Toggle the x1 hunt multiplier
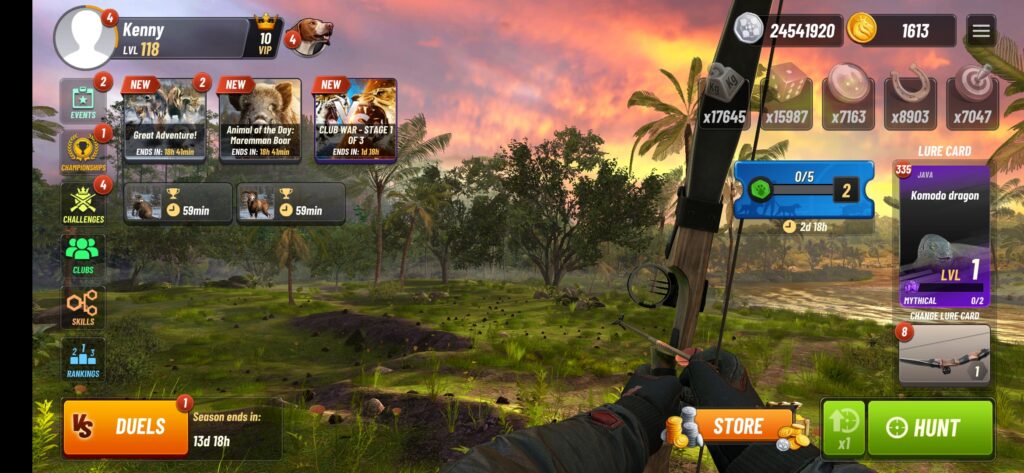The width and height of the screenshot is (1024, 473). coord(843,428)
